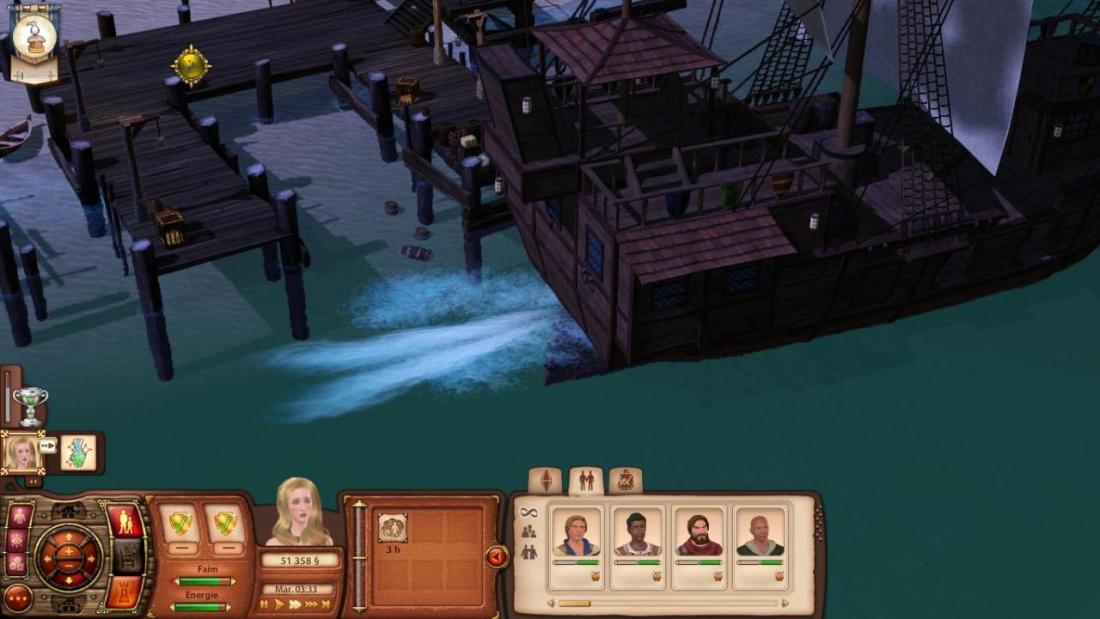Screen dimensions: 1100x619
Task: Select the blond man's relationship portrait
Action: (x=578, y=534)
